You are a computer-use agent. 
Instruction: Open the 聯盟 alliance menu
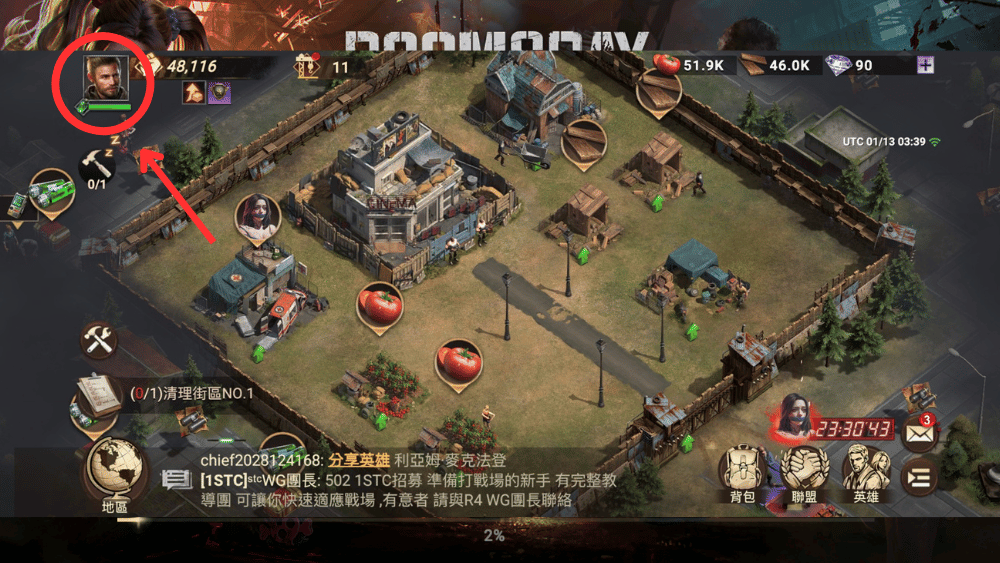(x=805, y=470)
